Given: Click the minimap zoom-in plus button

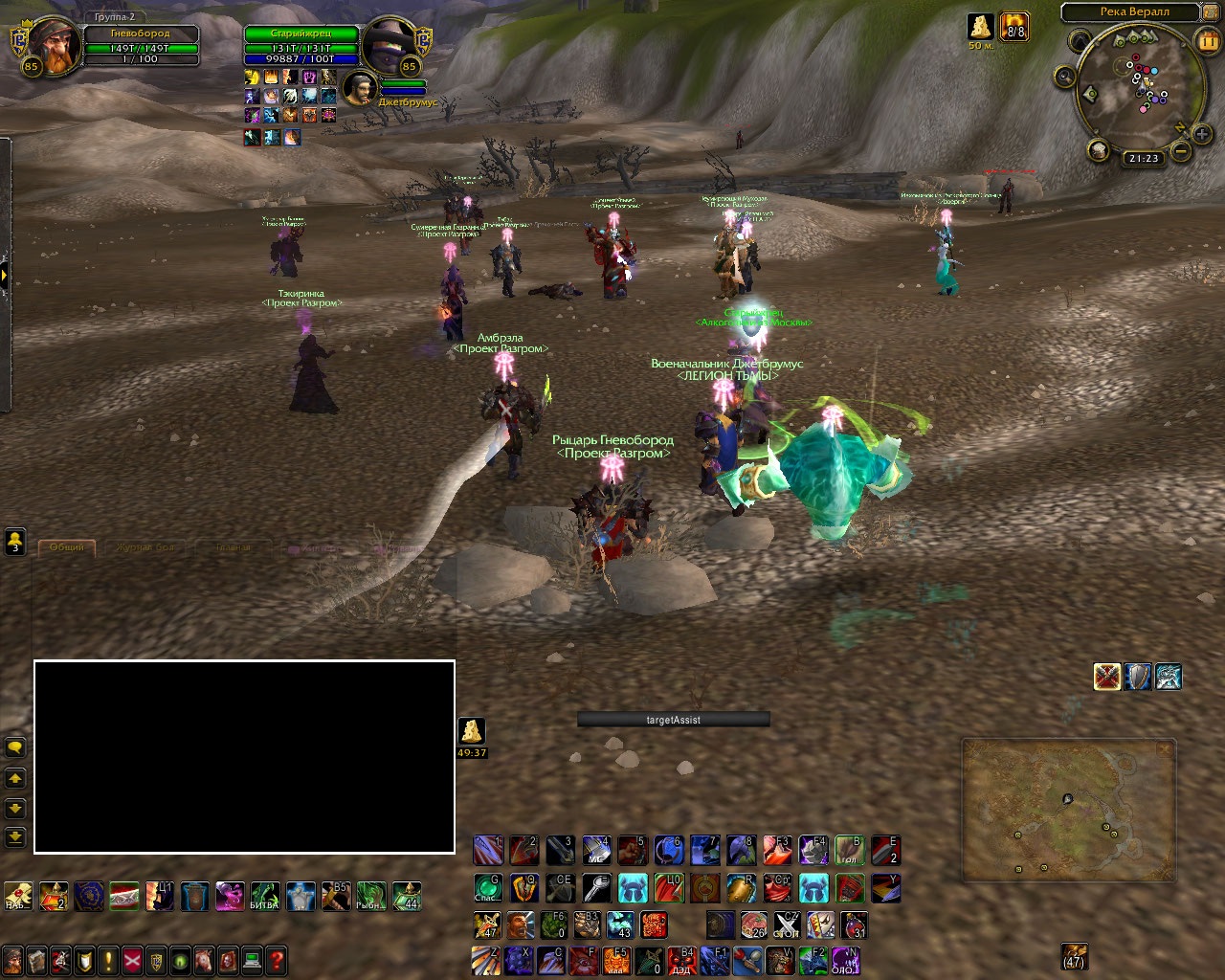Looking at the screenshot, I should 1202,135.
